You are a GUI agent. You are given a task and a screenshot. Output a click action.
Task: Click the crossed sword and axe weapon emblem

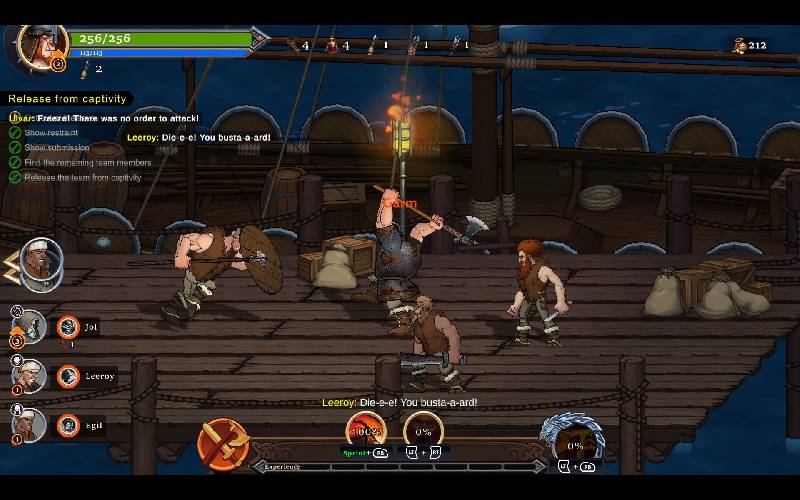click(x=223, y=442)
